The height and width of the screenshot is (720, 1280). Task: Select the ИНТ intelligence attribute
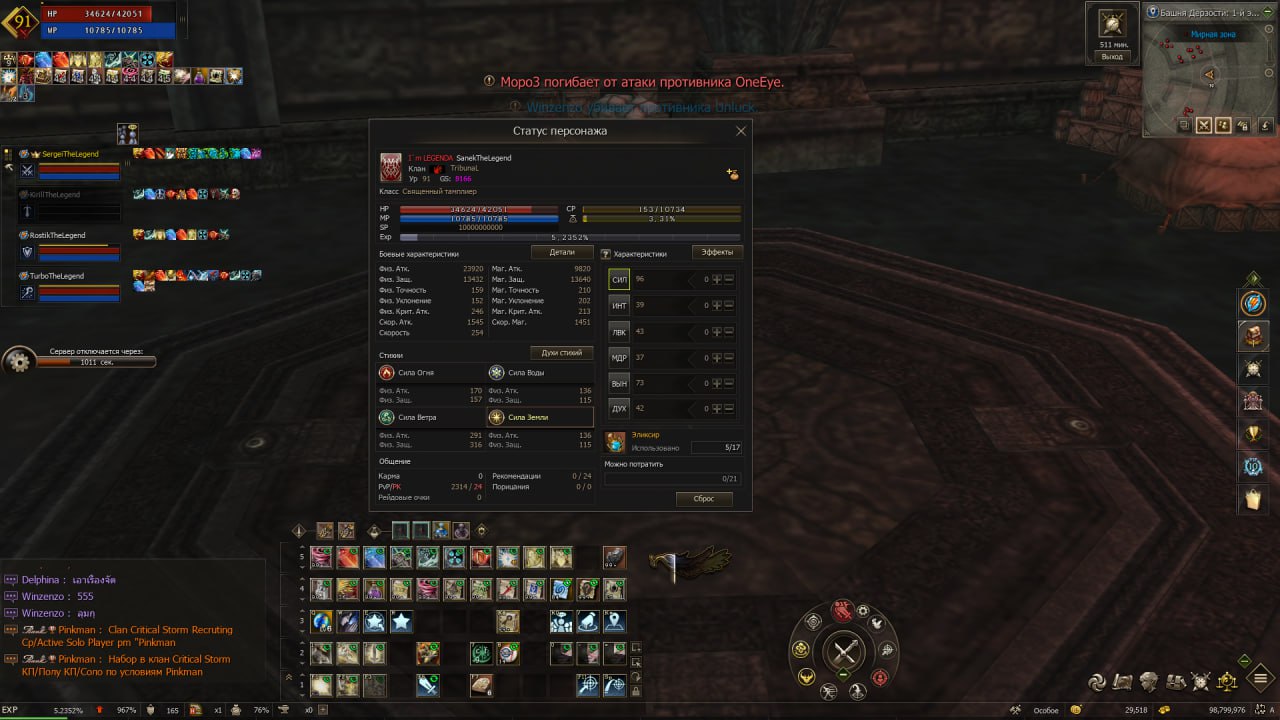[x=620, y=305]
